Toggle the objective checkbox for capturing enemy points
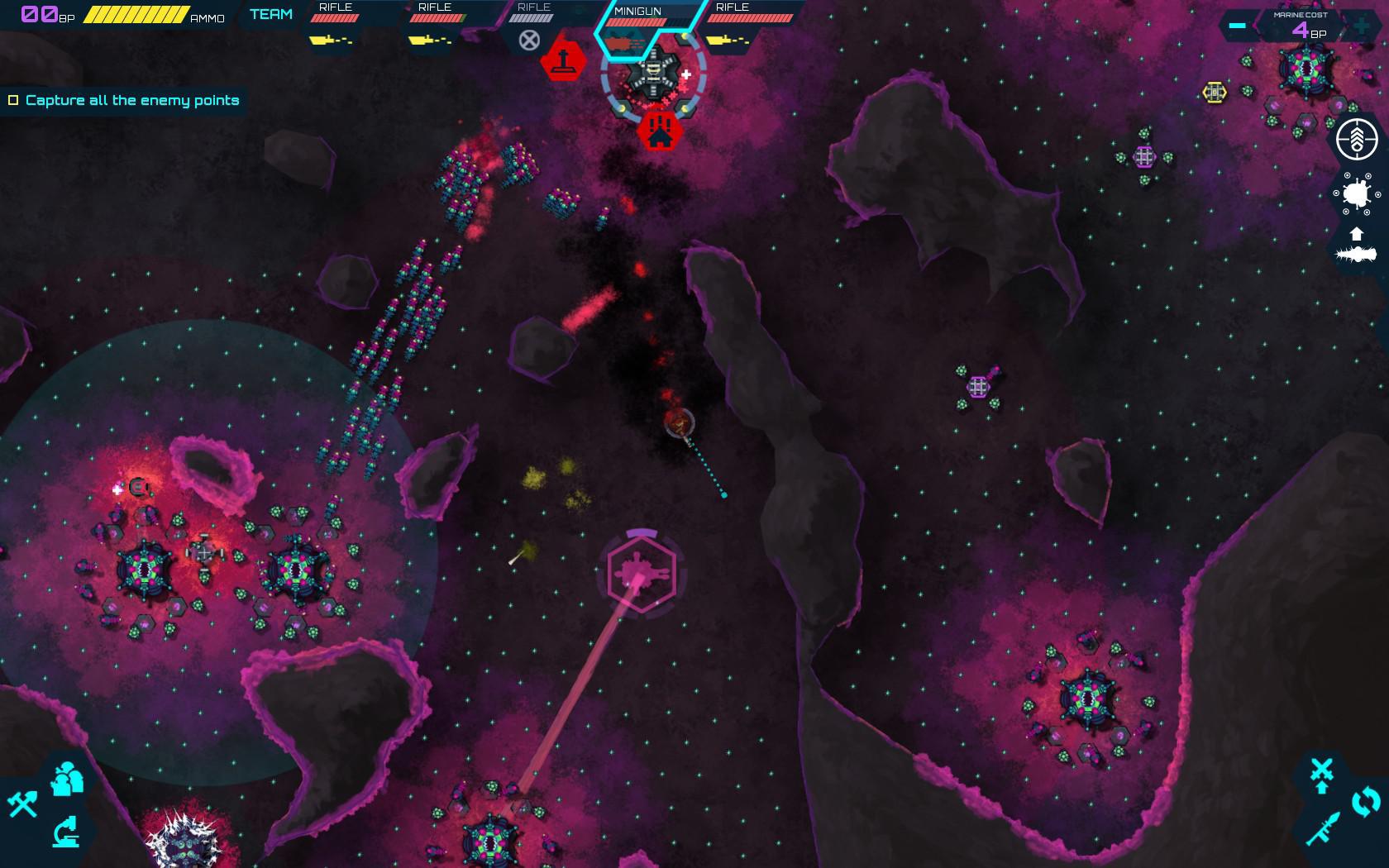 (14, 100)
